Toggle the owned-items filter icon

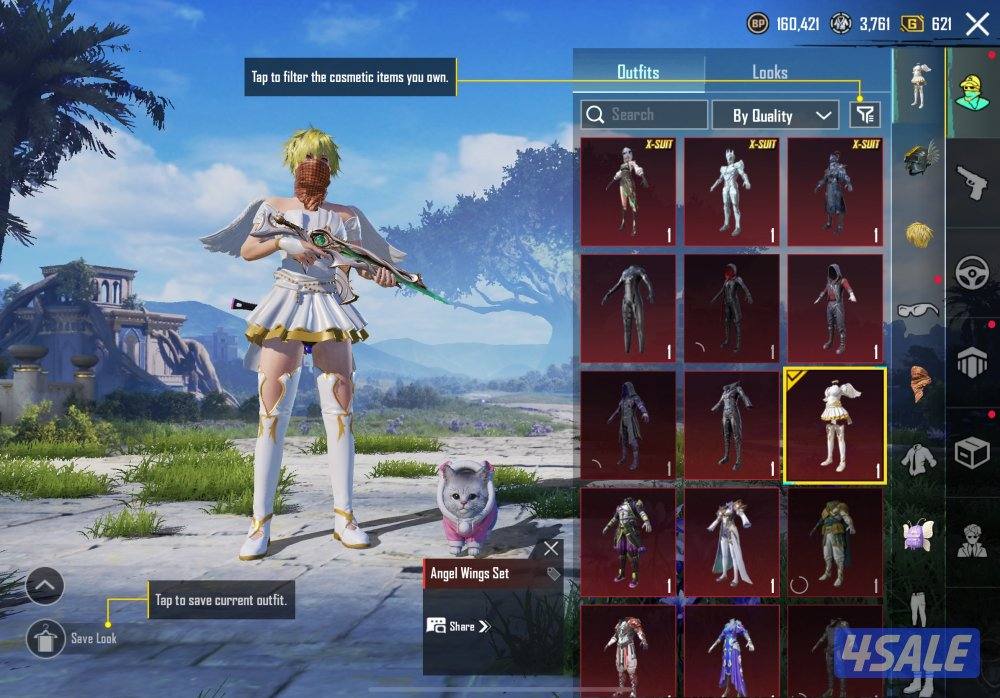click(865, 115)
